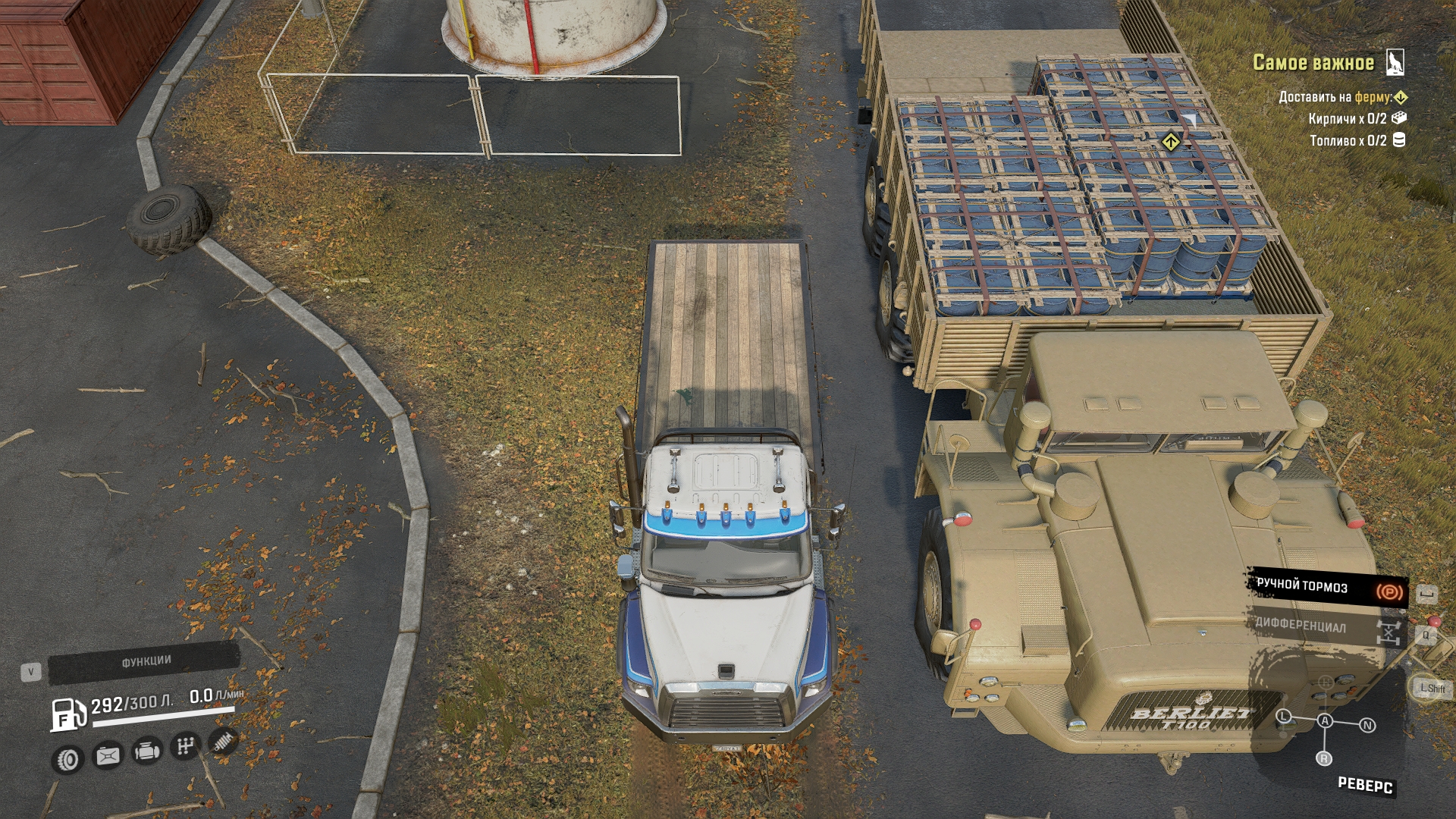Screen dimensions: 1456x819
Task: Select the tire status icon
Action: click(68, 759)
